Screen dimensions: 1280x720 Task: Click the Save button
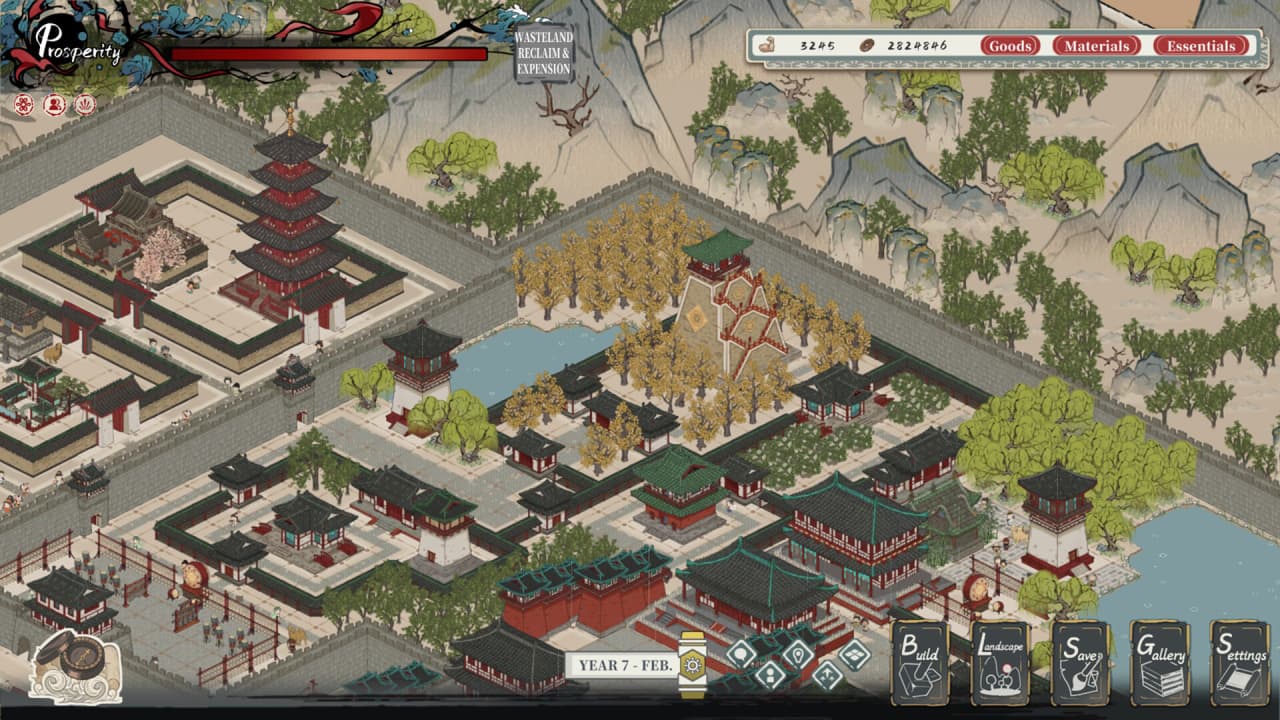pos(1080,663)
